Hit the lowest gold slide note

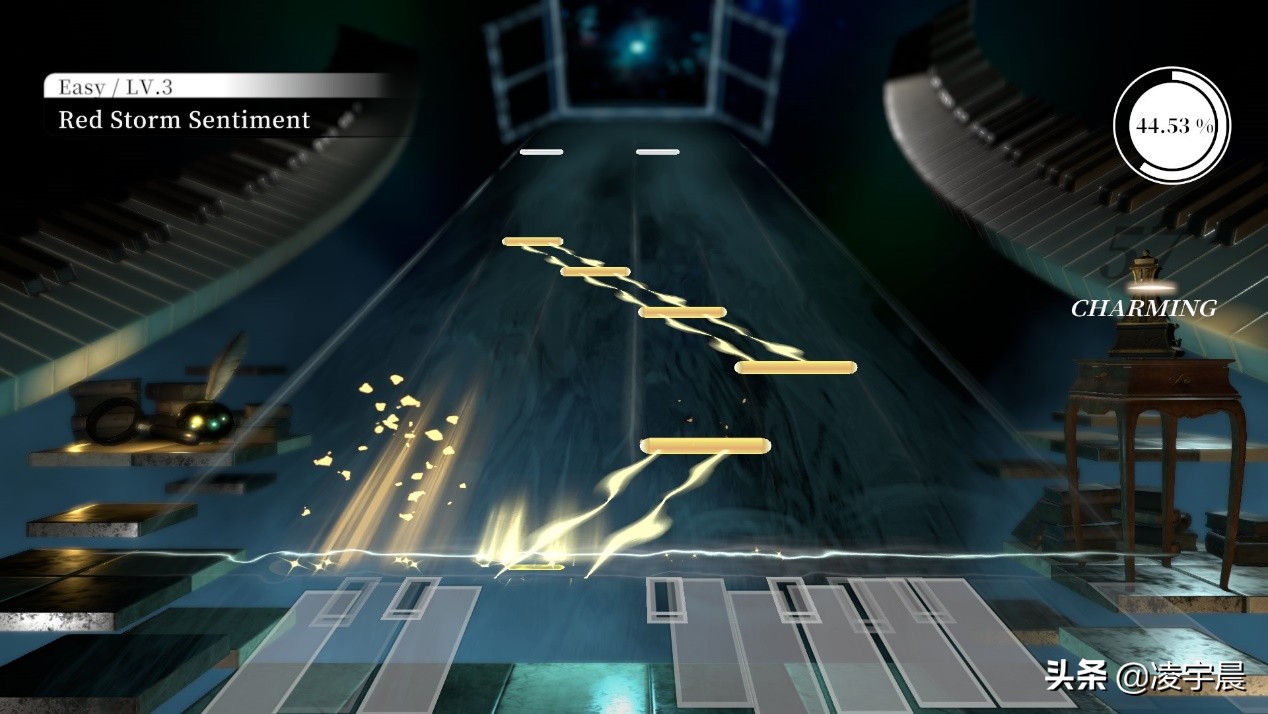705,445
